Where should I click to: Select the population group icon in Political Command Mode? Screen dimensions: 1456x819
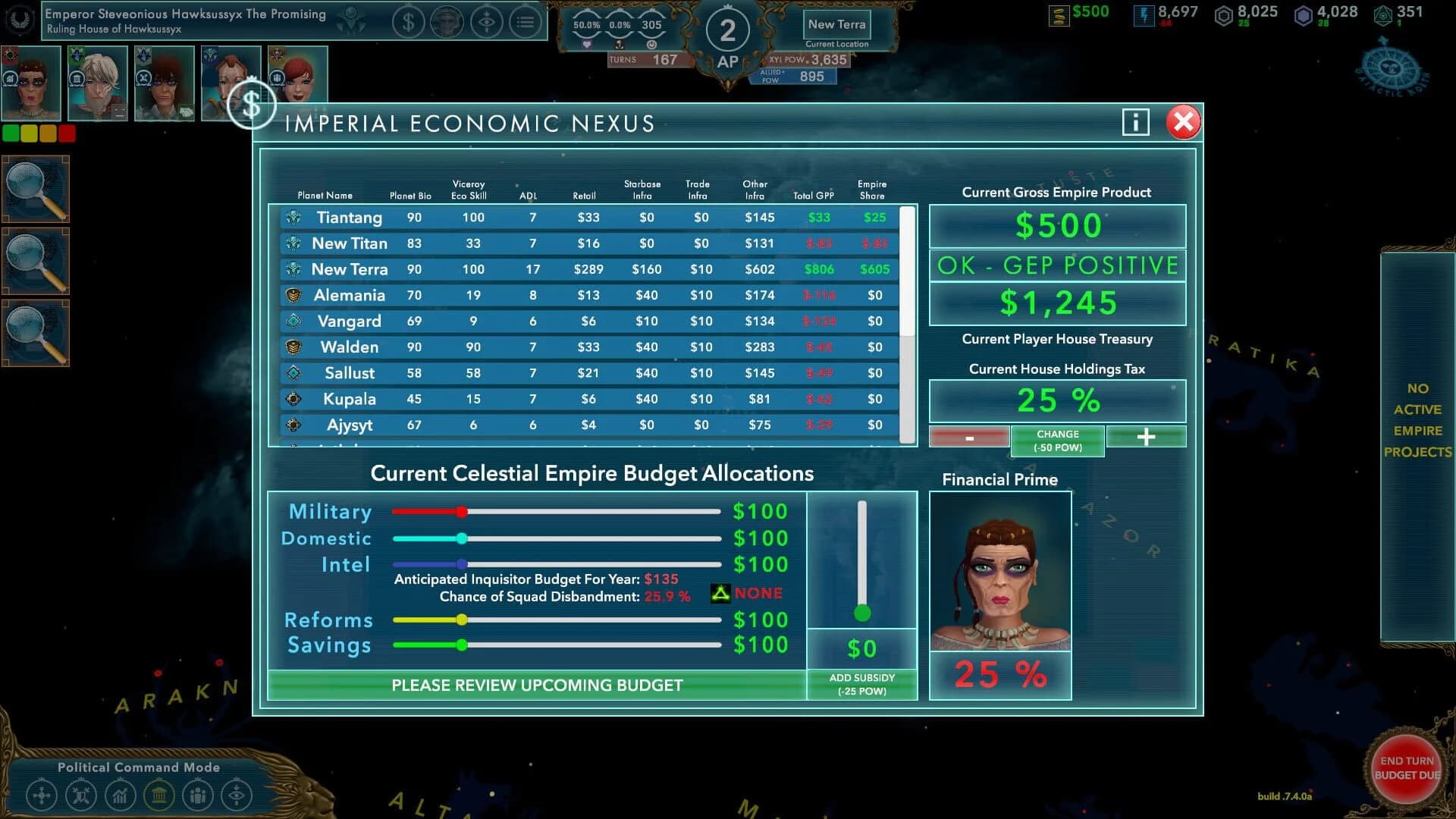coord(197,795)
